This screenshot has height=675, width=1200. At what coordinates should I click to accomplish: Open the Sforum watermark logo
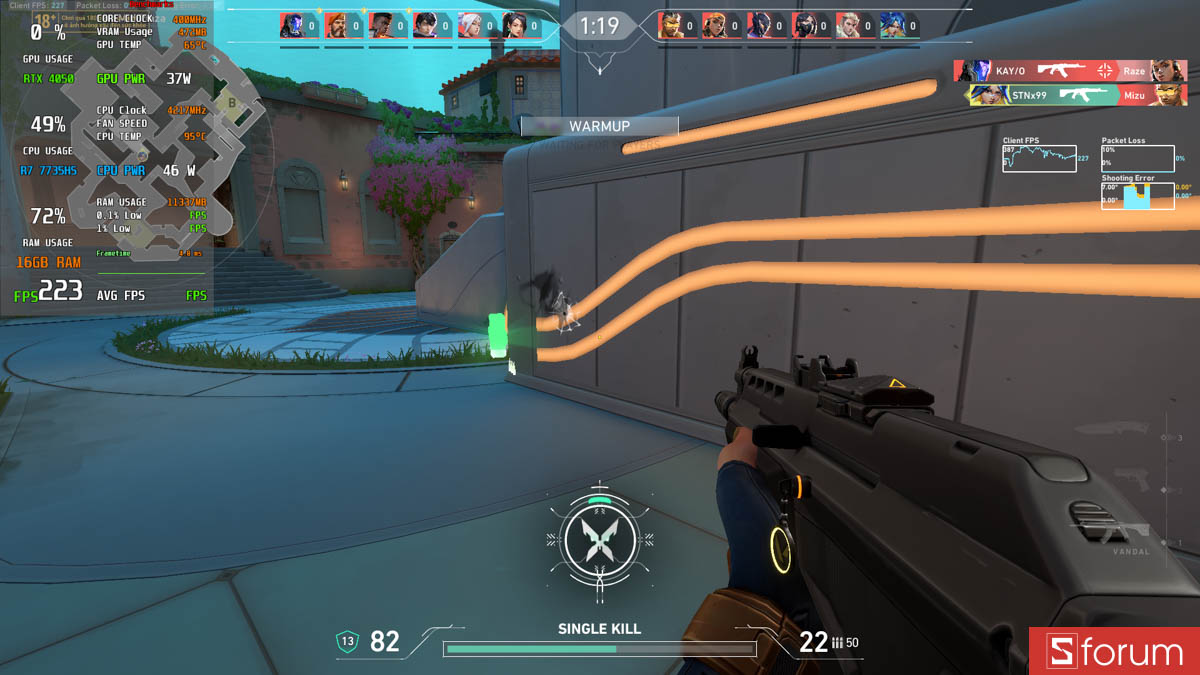tap(1114, 652)
